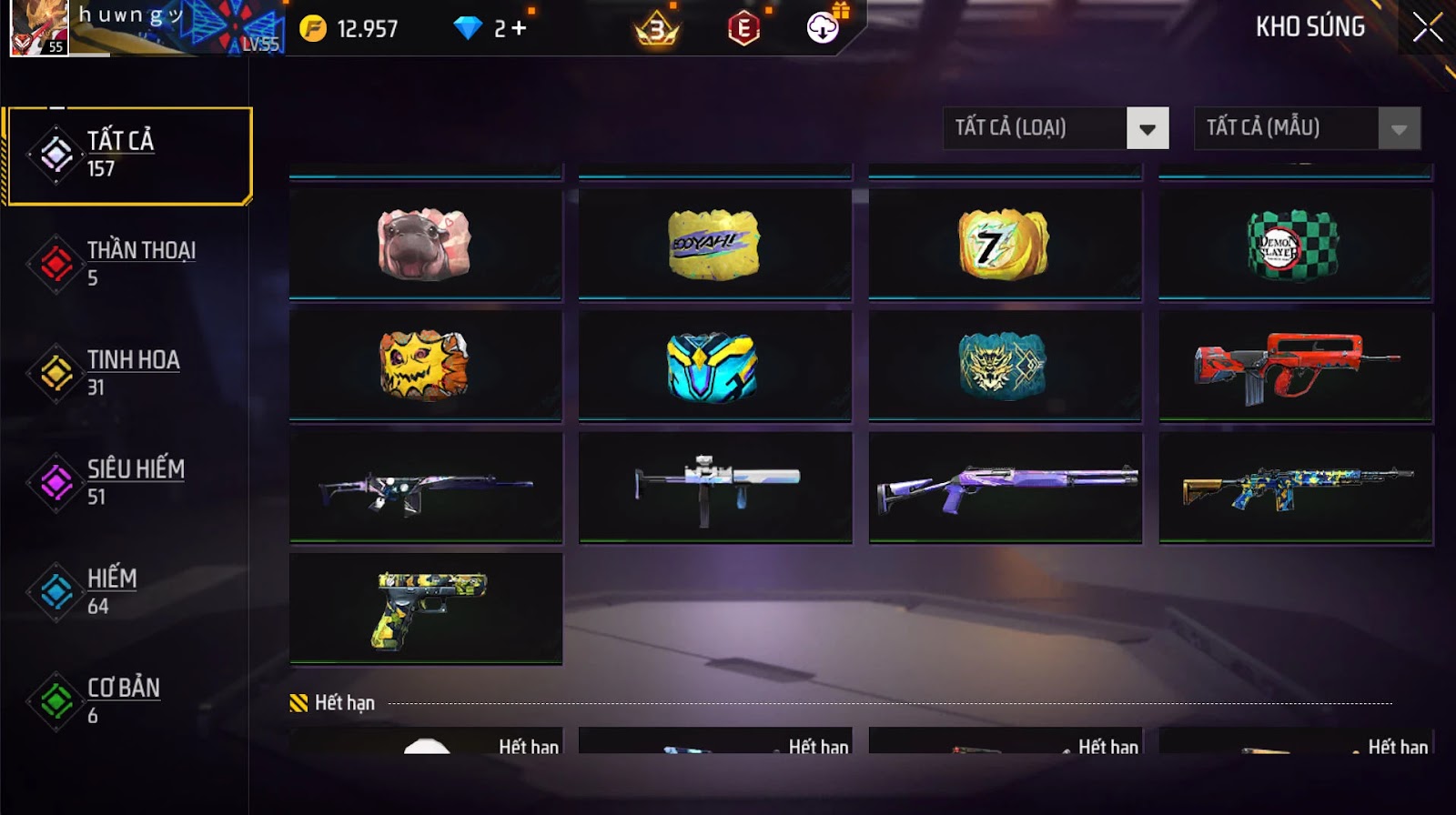
Task: Select the hippo gloo wall skin
Action: point(425,244)
